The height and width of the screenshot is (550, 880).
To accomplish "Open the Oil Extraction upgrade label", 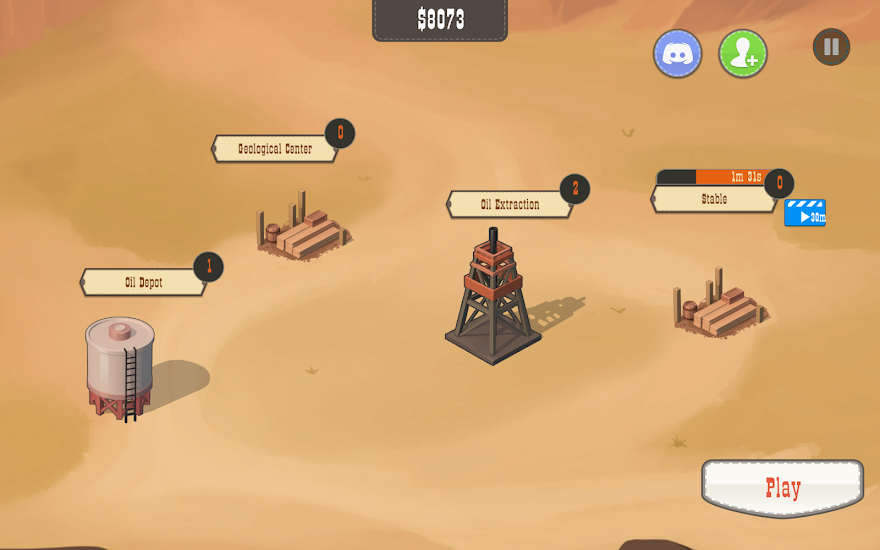I will click(509, 205).
